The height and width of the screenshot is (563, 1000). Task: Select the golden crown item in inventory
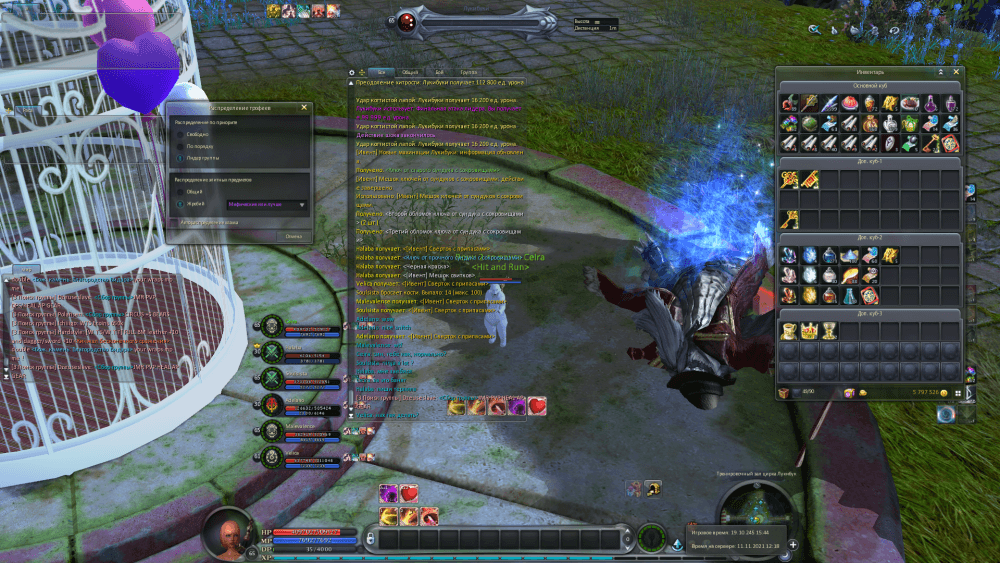(808, 331)
